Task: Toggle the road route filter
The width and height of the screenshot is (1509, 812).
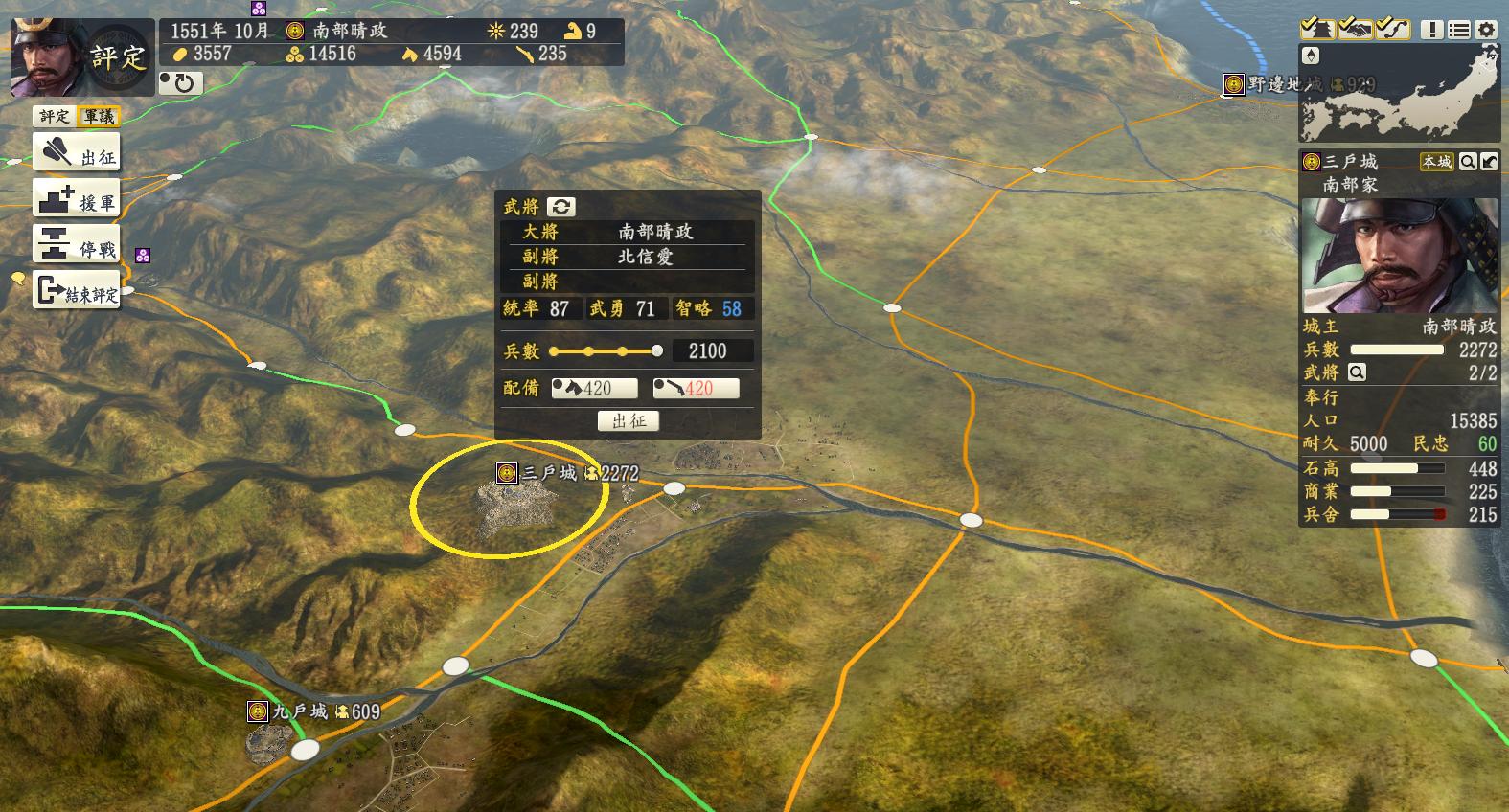Action: tap(1392, 29)
